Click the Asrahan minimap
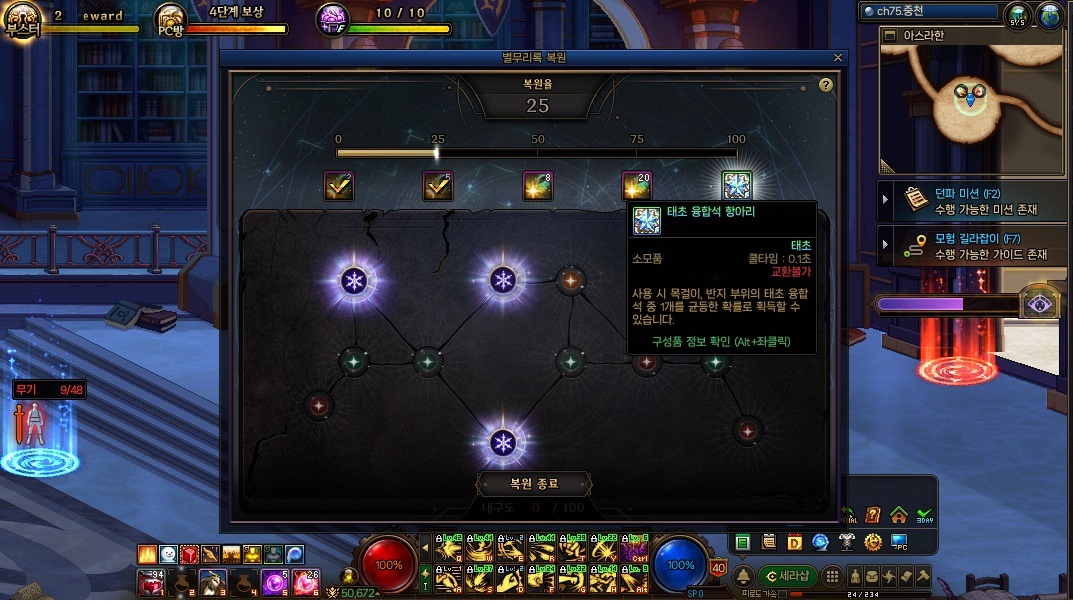Viewport: 1073px width, 603px height. click(969, 110)
